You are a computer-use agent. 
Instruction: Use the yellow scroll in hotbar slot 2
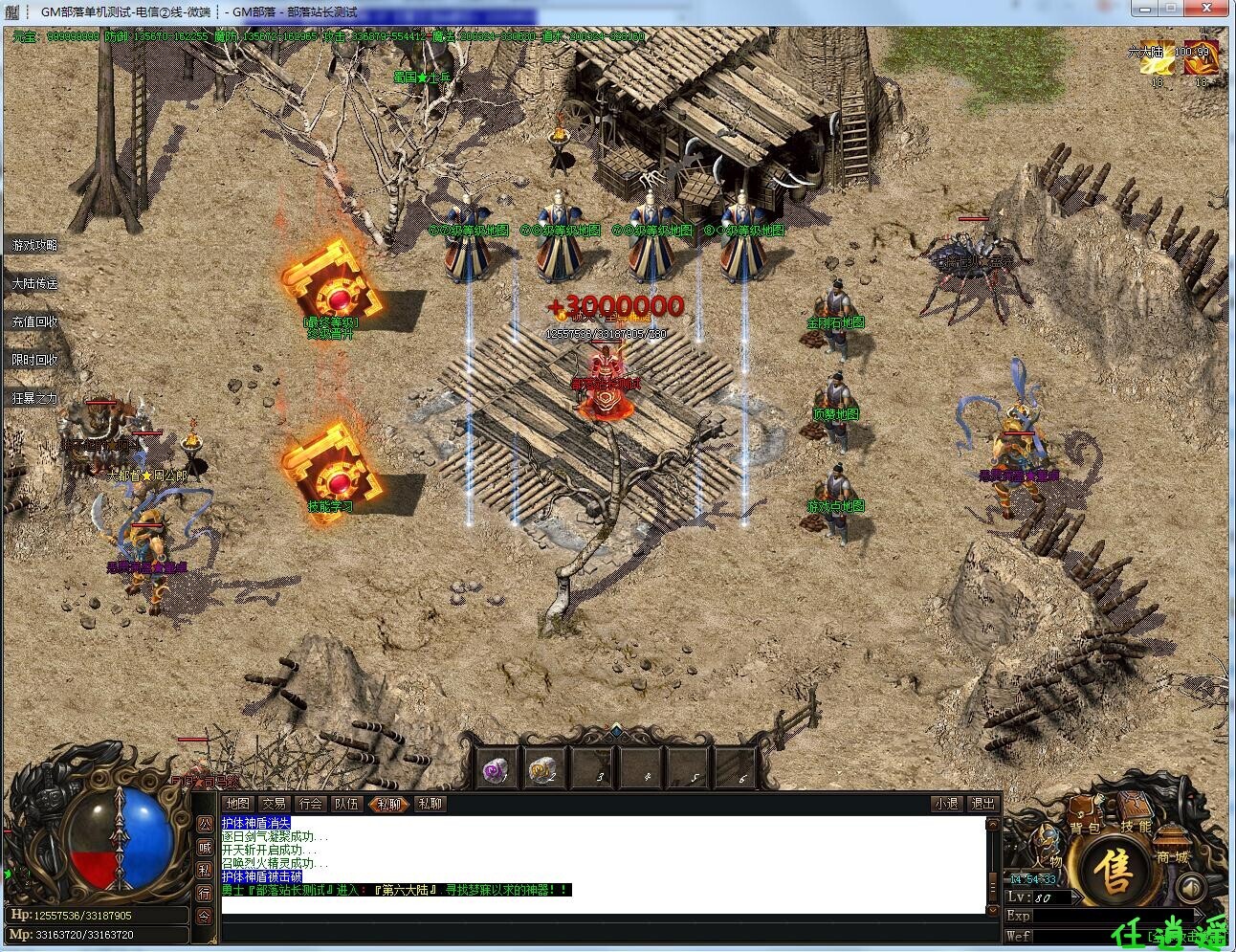(543, 770)
